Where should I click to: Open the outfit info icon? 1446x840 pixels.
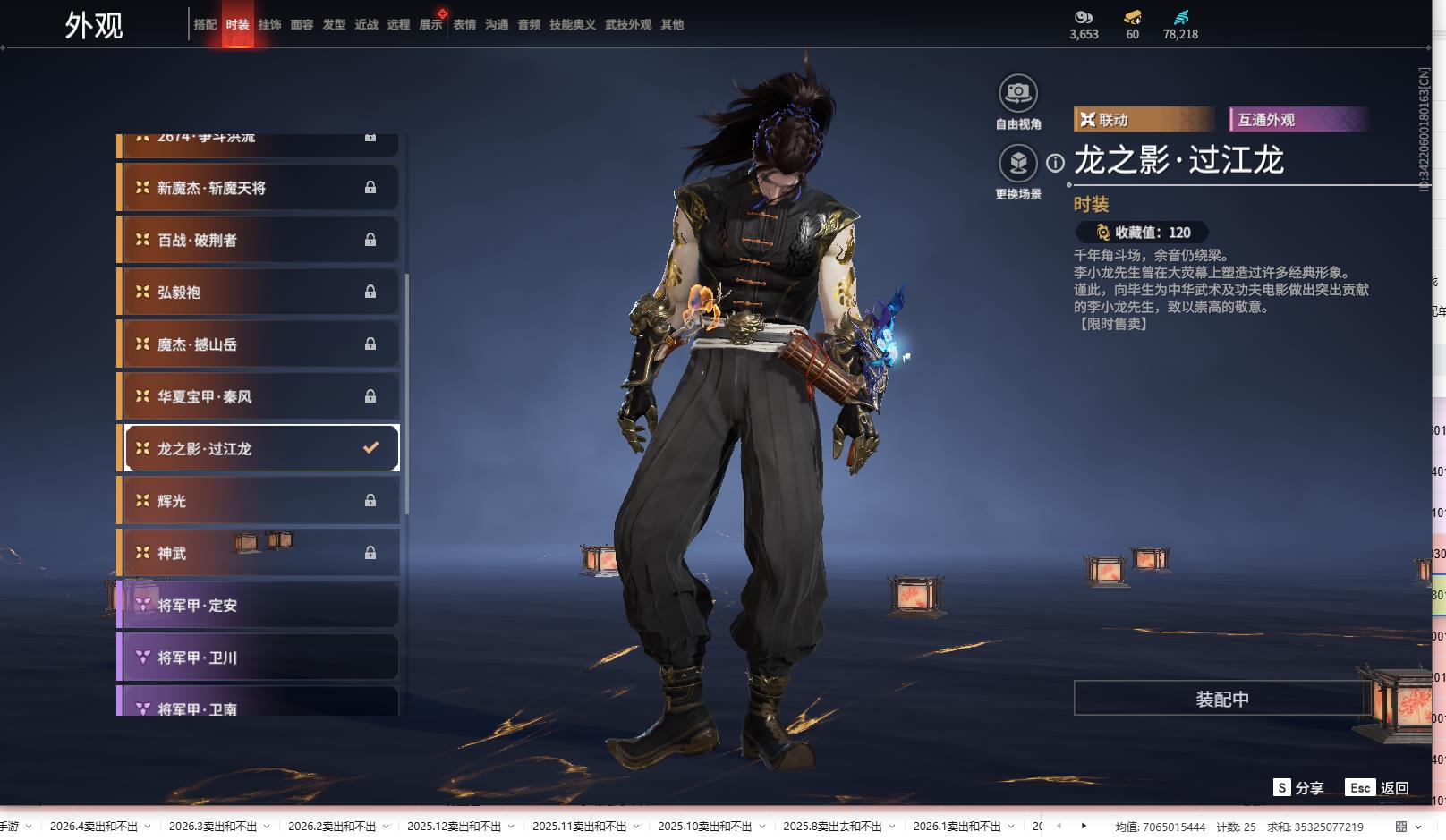(x=1056, y=163)
